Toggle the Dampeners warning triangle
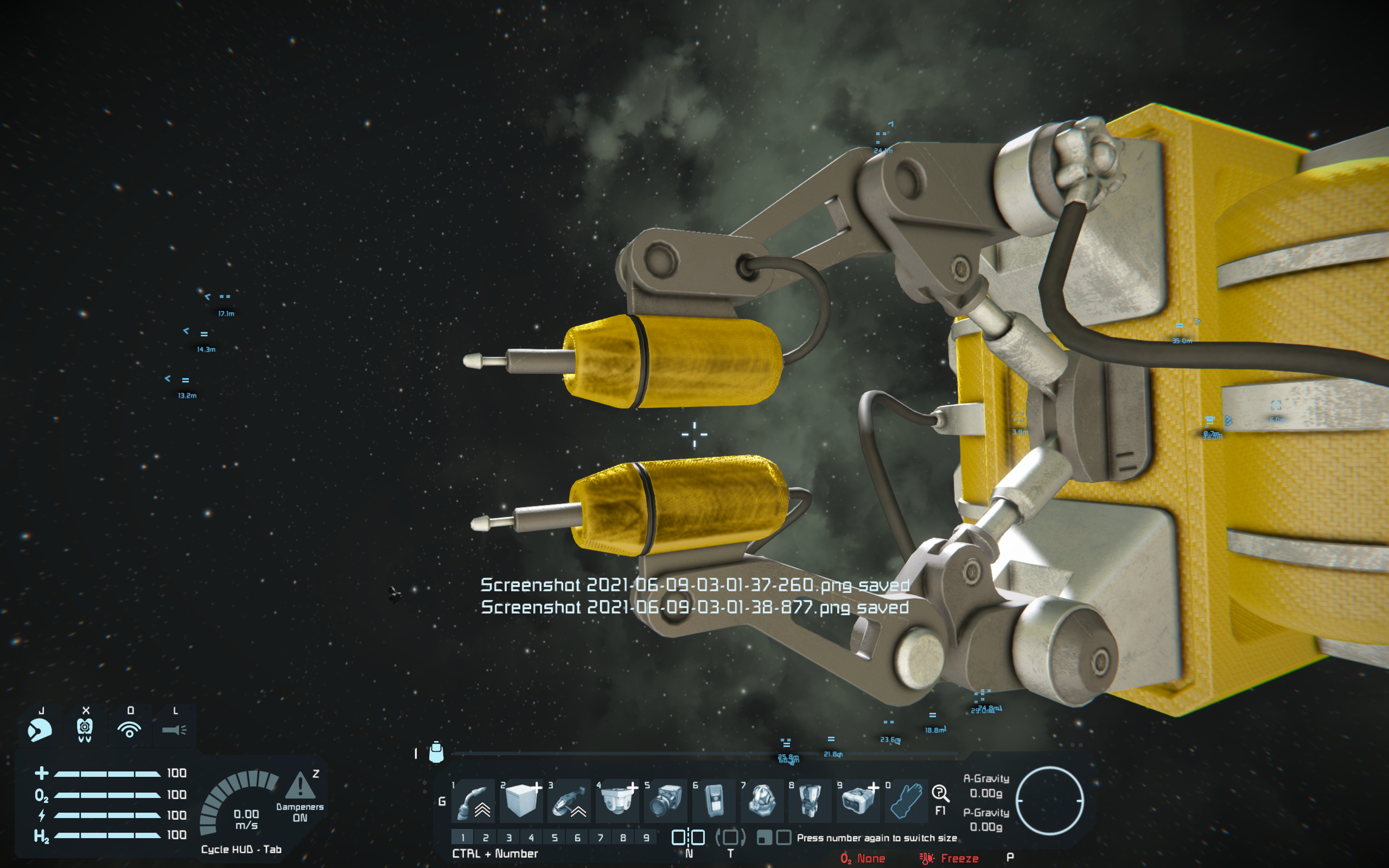 [300, 786]
